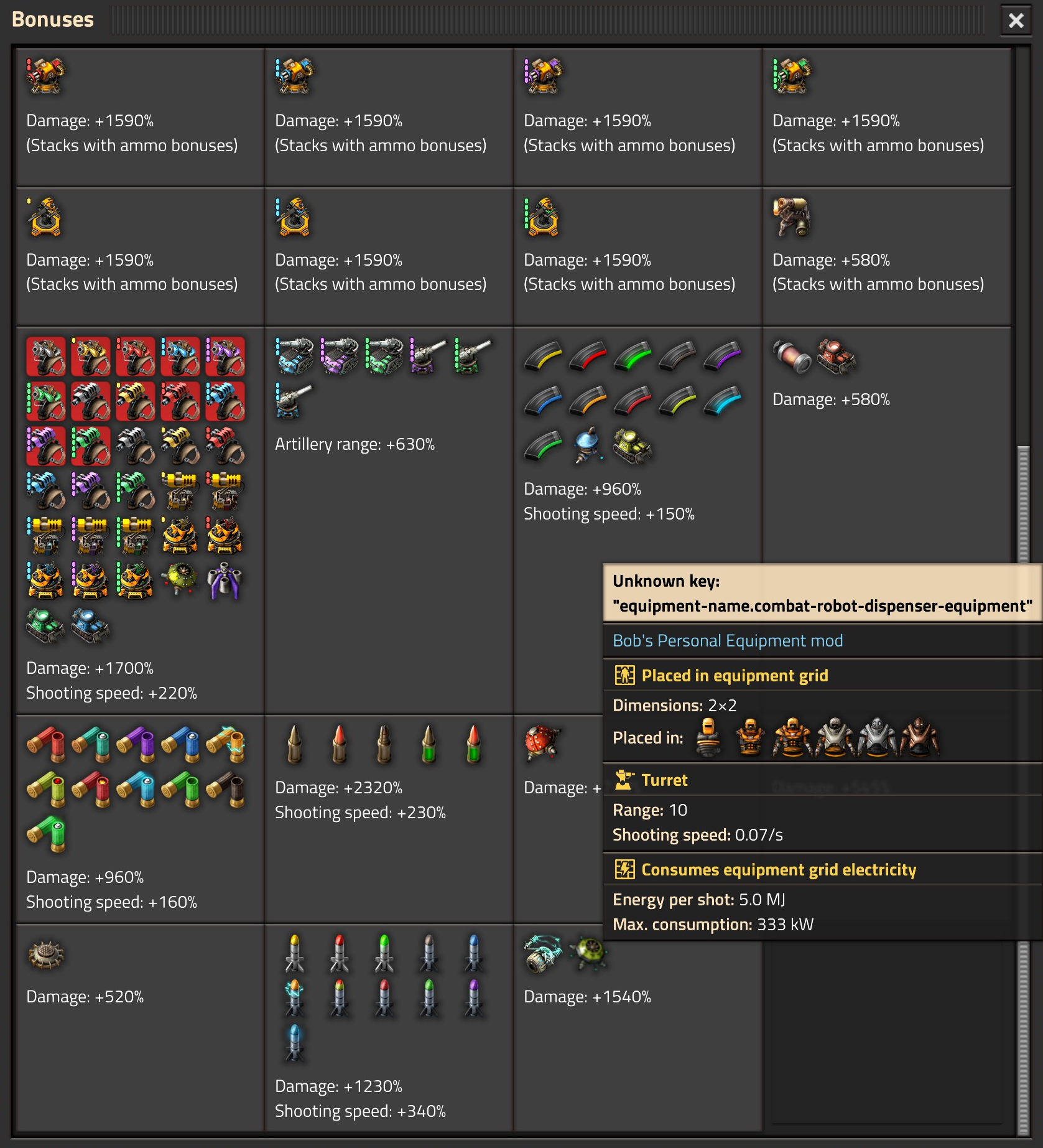
Task: Click the green turret damage bonus icon
Action: pos(791,76)
